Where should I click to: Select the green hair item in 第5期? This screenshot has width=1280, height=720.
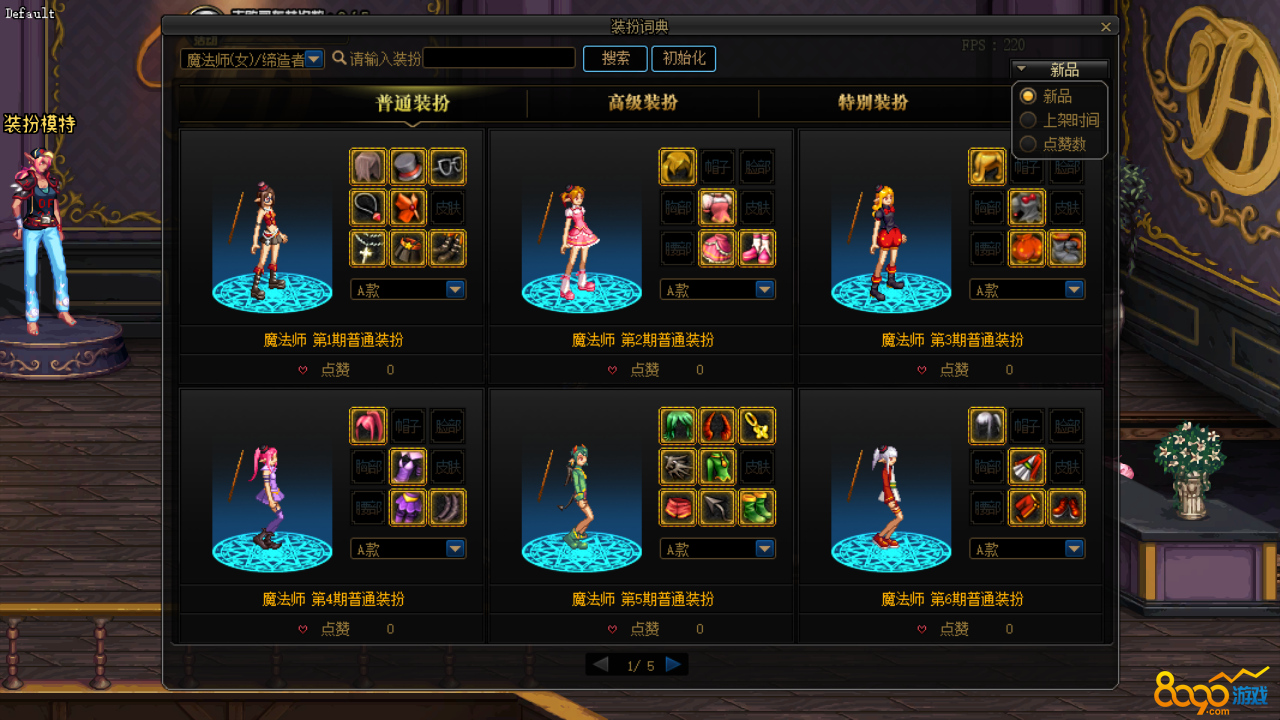point(678,426)
